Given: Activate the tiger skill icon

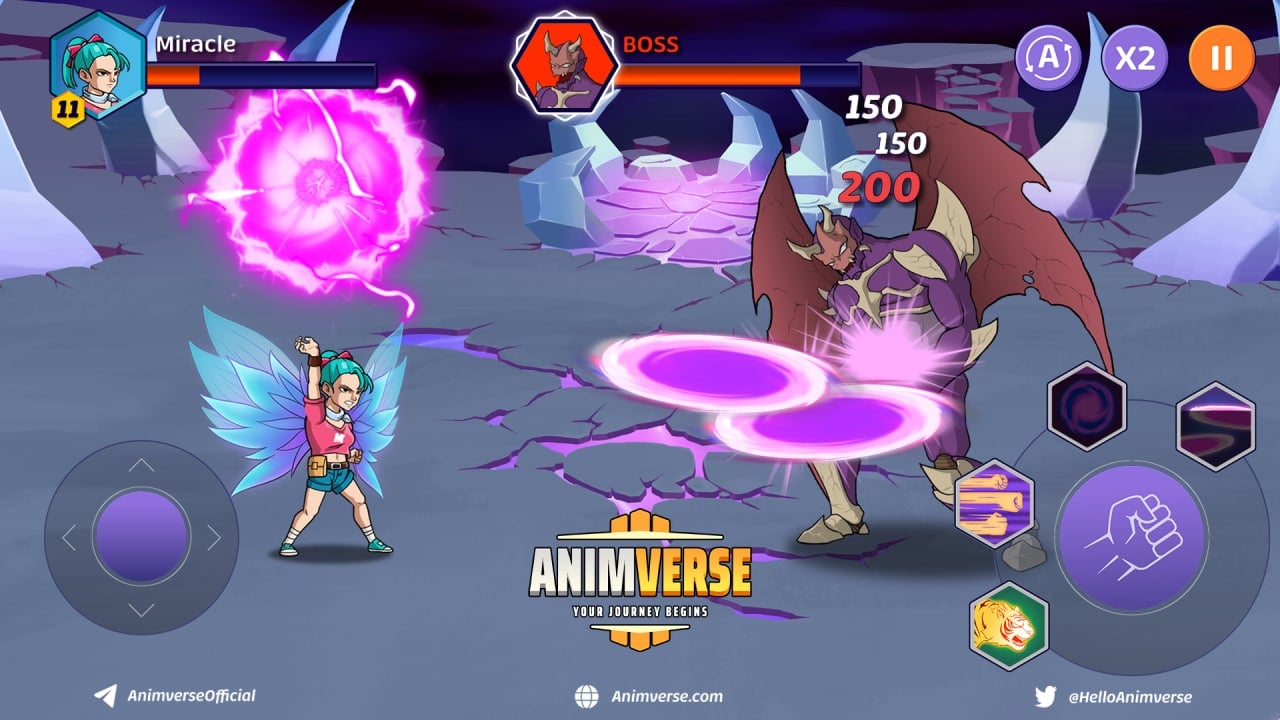Looking at the screenshot, I should pyautogui.click(x=1008, y=627).
